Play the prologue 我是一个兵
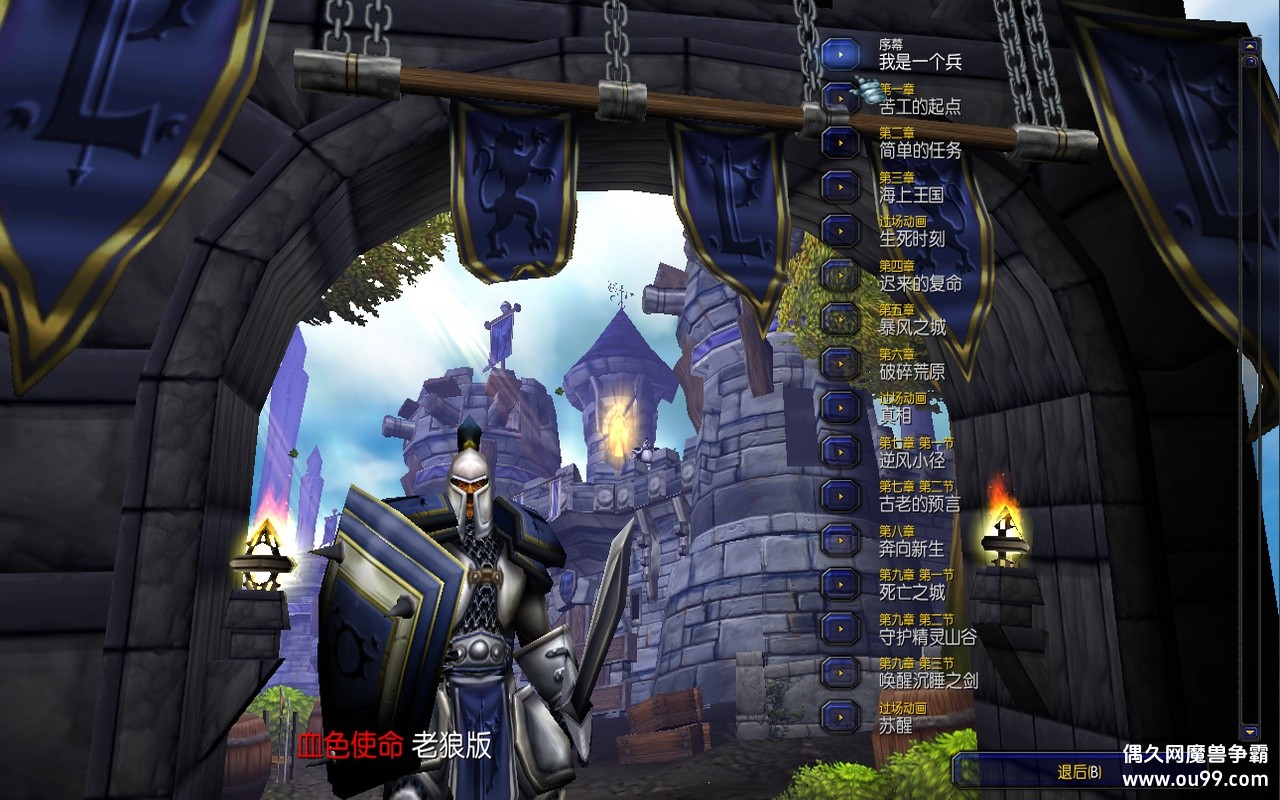1280x800 pixels. click(x=841, y=54)
